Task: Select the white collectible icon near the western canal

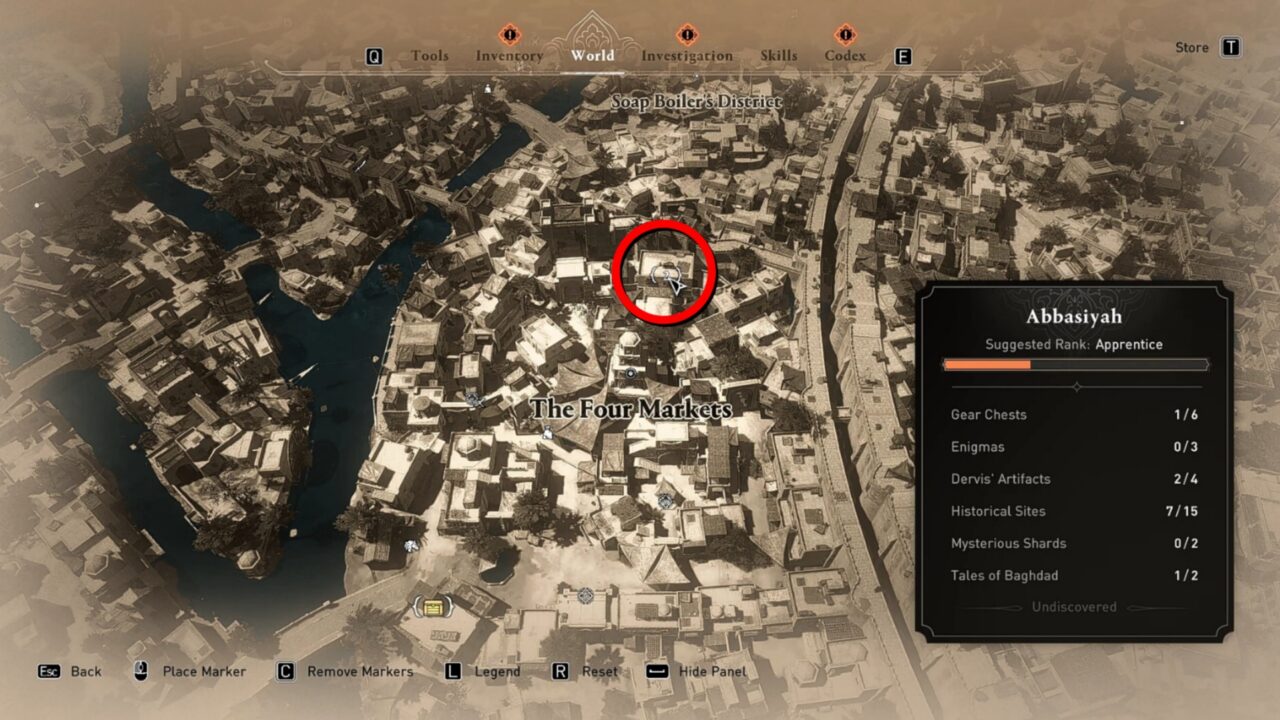Action: pyautogui.click(x=410, y=547)
